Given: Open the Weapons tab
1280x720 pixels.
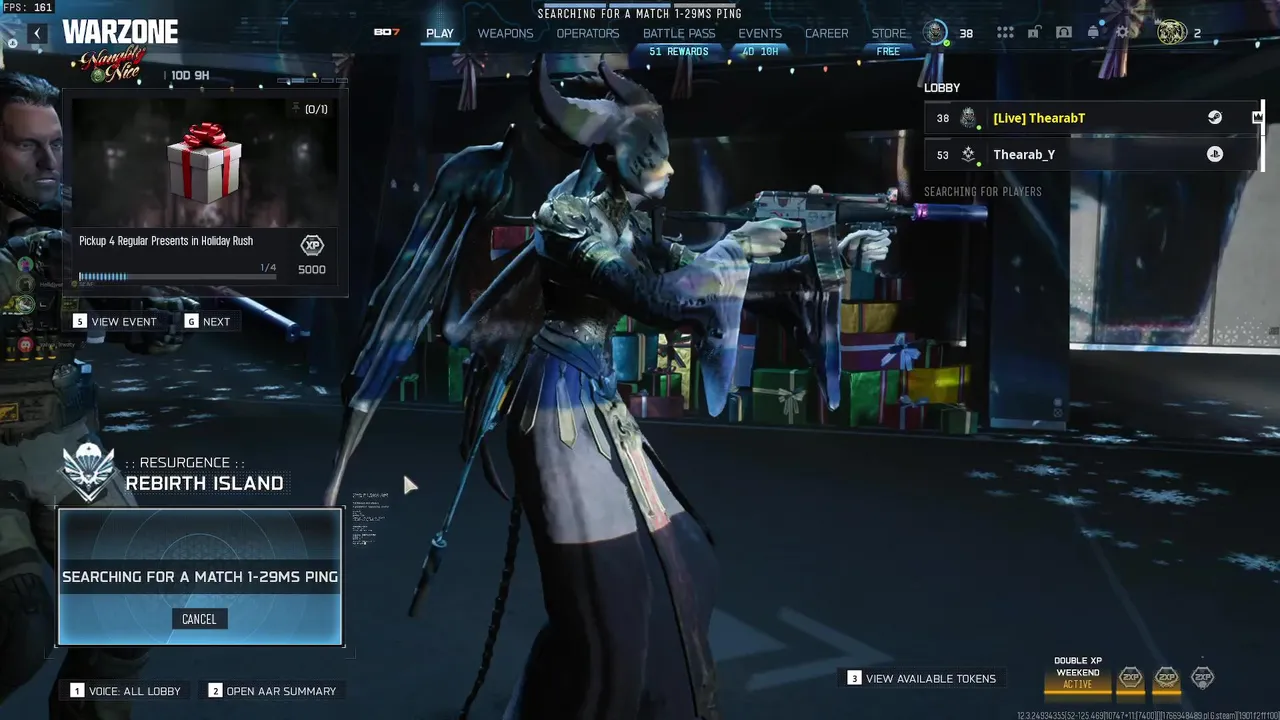Looking at the screenshot, I should point(505,33).
